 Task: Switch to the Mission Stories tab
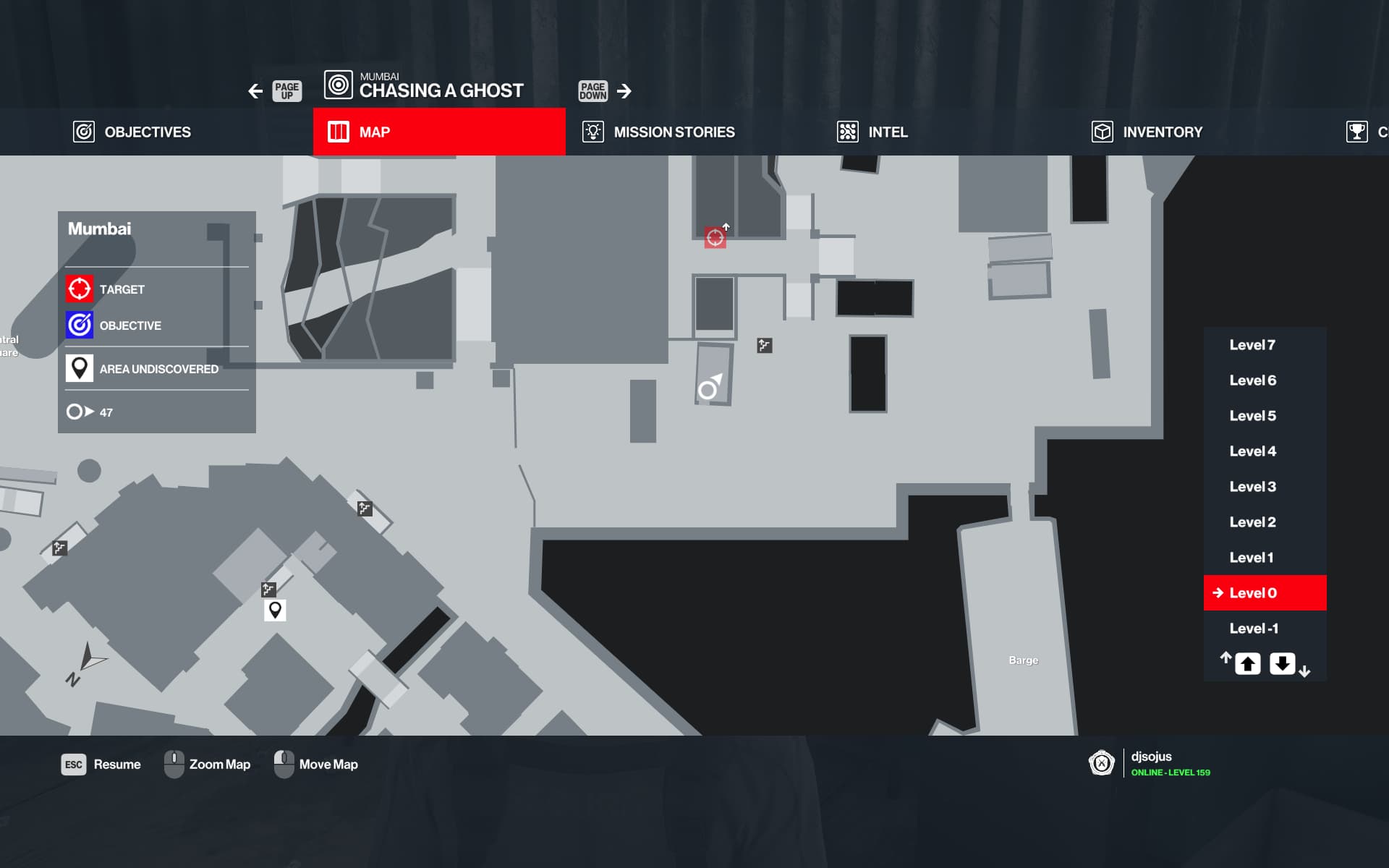658,132
